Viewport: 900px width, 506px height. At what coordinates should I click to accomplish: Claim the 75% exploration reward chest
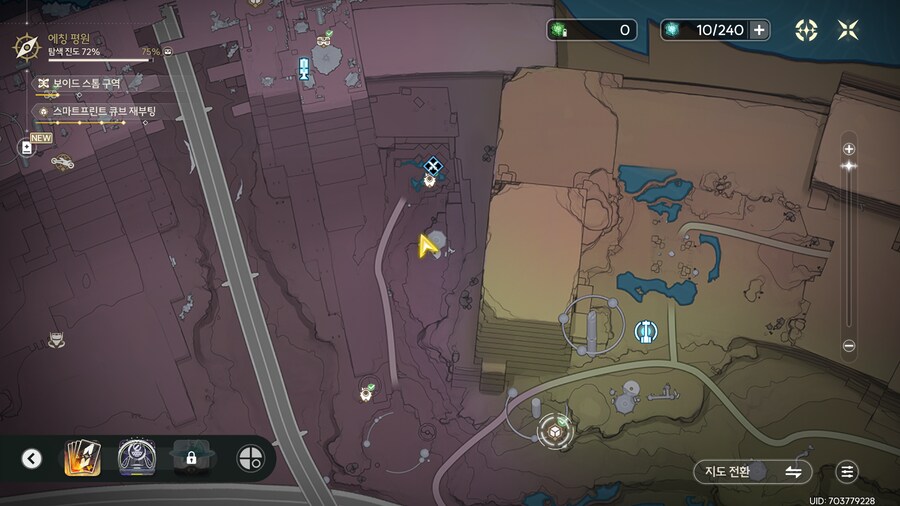(x=168, y=51)
